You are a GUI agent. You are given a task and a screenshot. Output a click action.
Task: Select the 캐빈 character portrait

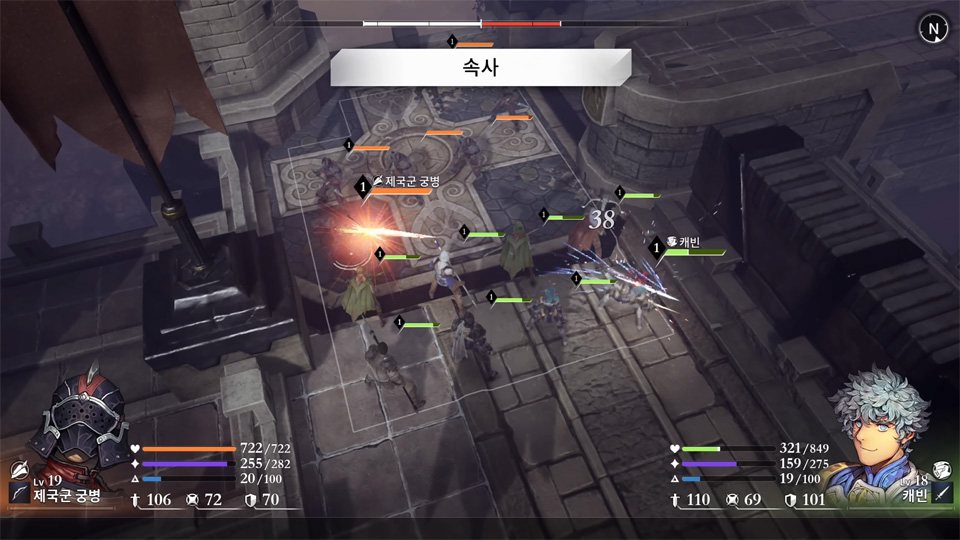pos(877,422)
